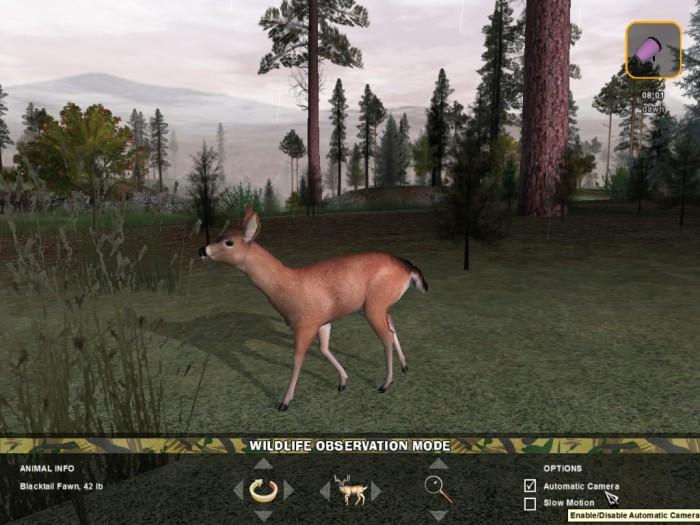
Task: Click the up arrow above the rotate camera icon
Action: 262,464
